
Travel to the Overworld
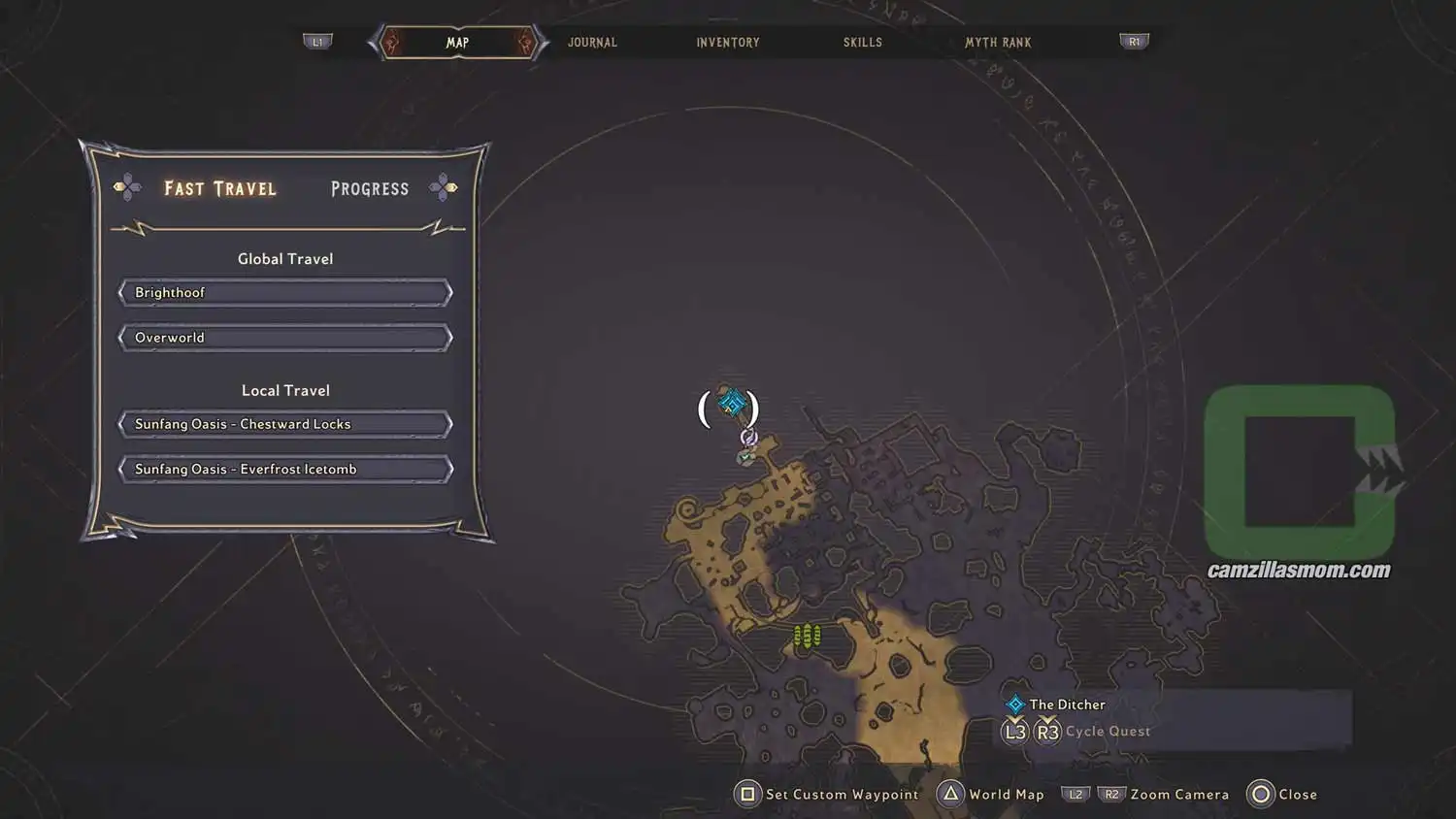(284, 337)
